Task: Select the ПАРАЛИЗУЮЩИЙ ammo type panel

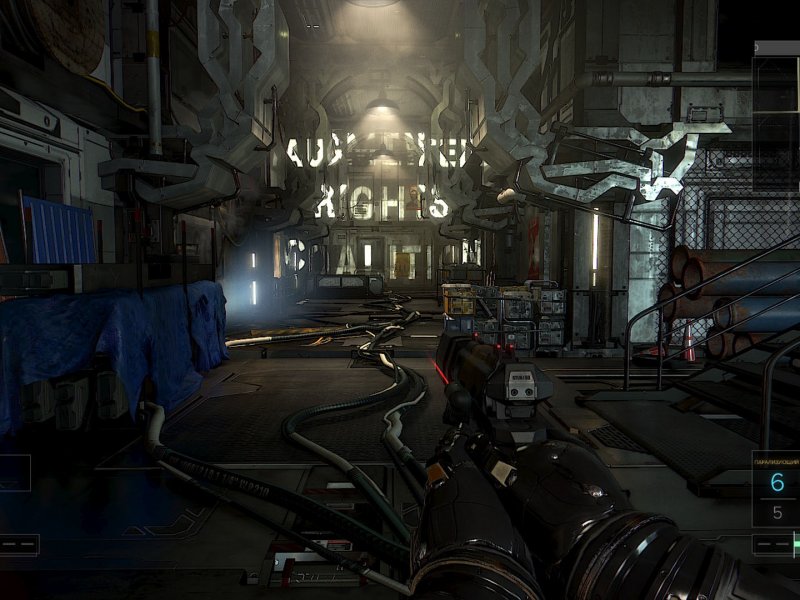Action: (x=777, y=489)
